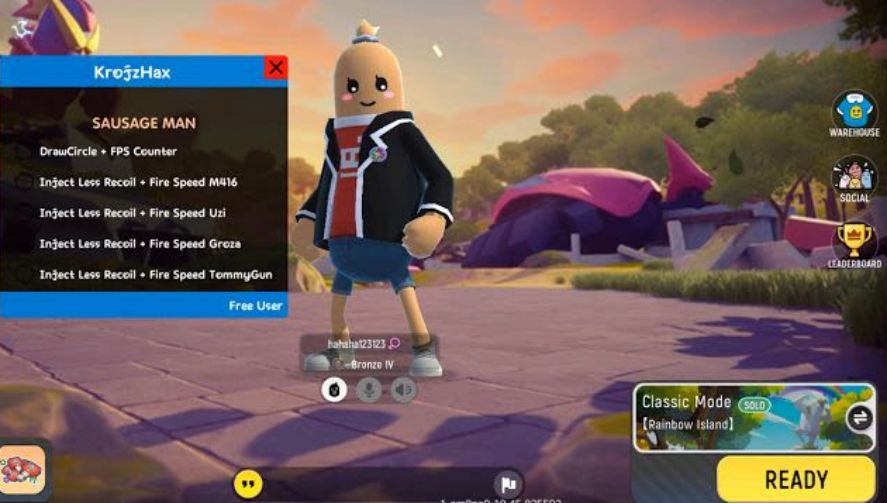
Task: Hit the yellow READY button
Action: [x=795, y=479]
